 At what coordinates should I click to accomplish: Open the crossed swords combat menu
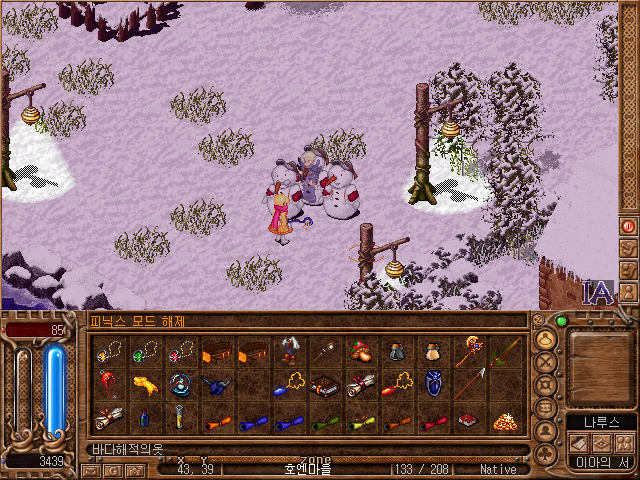[x=547, y=361]
